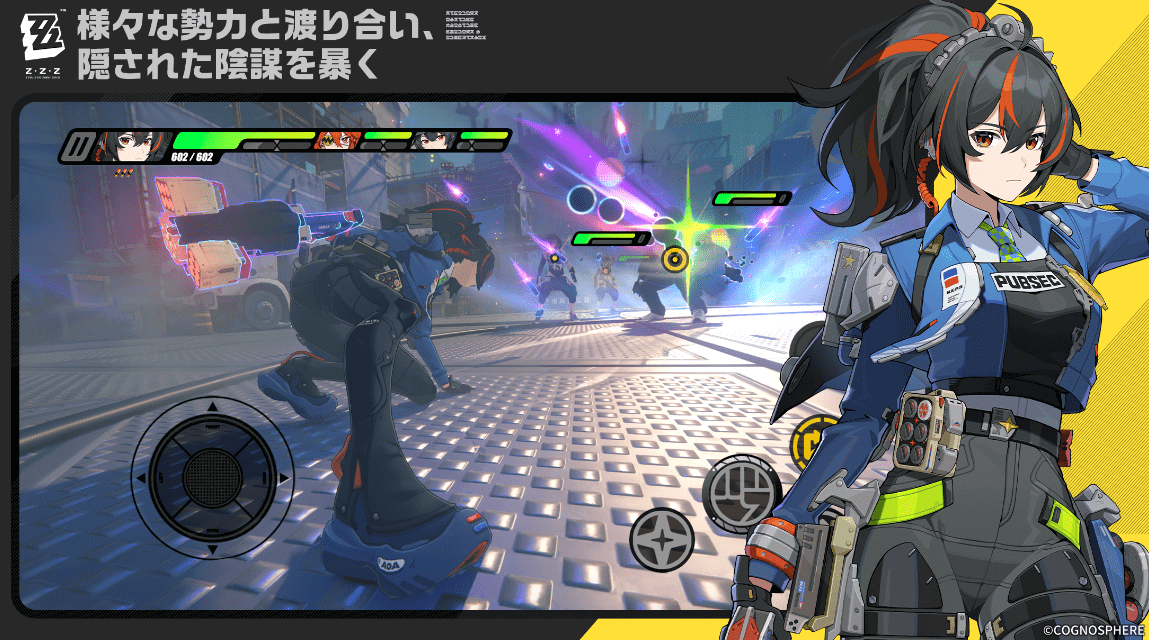Click the ZZZ logo in the banner corner
This screenshot has width=1149, height=640.
43,40
